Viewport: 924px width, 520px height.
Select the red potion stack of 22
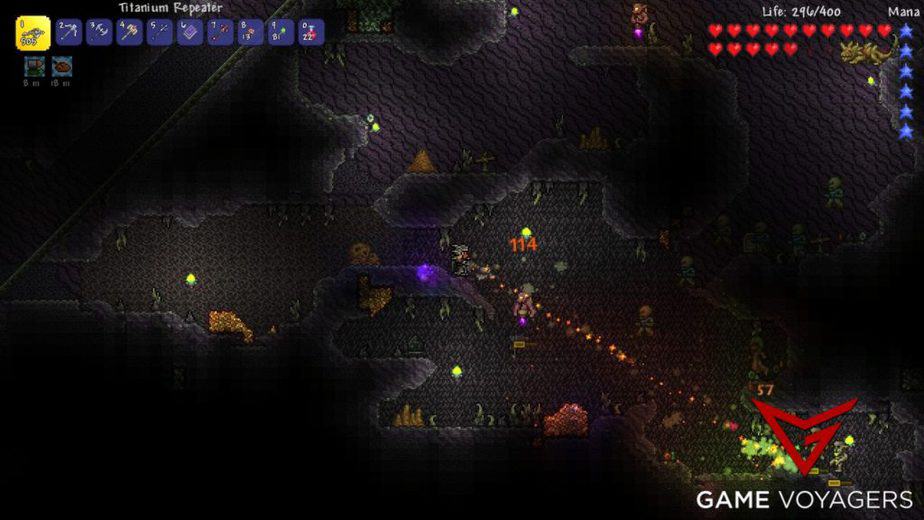pos(310,32)
